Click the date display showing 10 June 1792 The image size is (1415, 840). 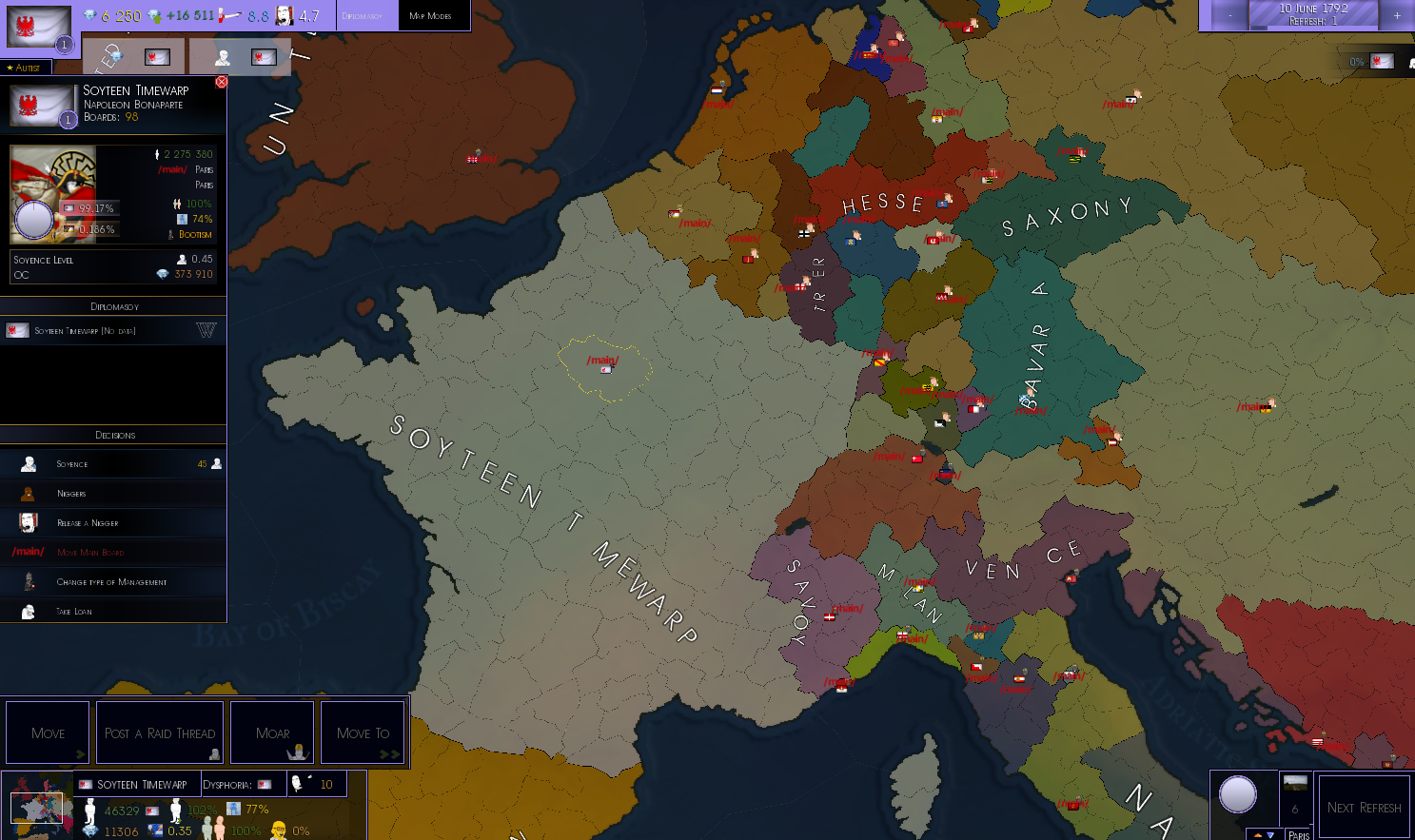pos(1313,14)
